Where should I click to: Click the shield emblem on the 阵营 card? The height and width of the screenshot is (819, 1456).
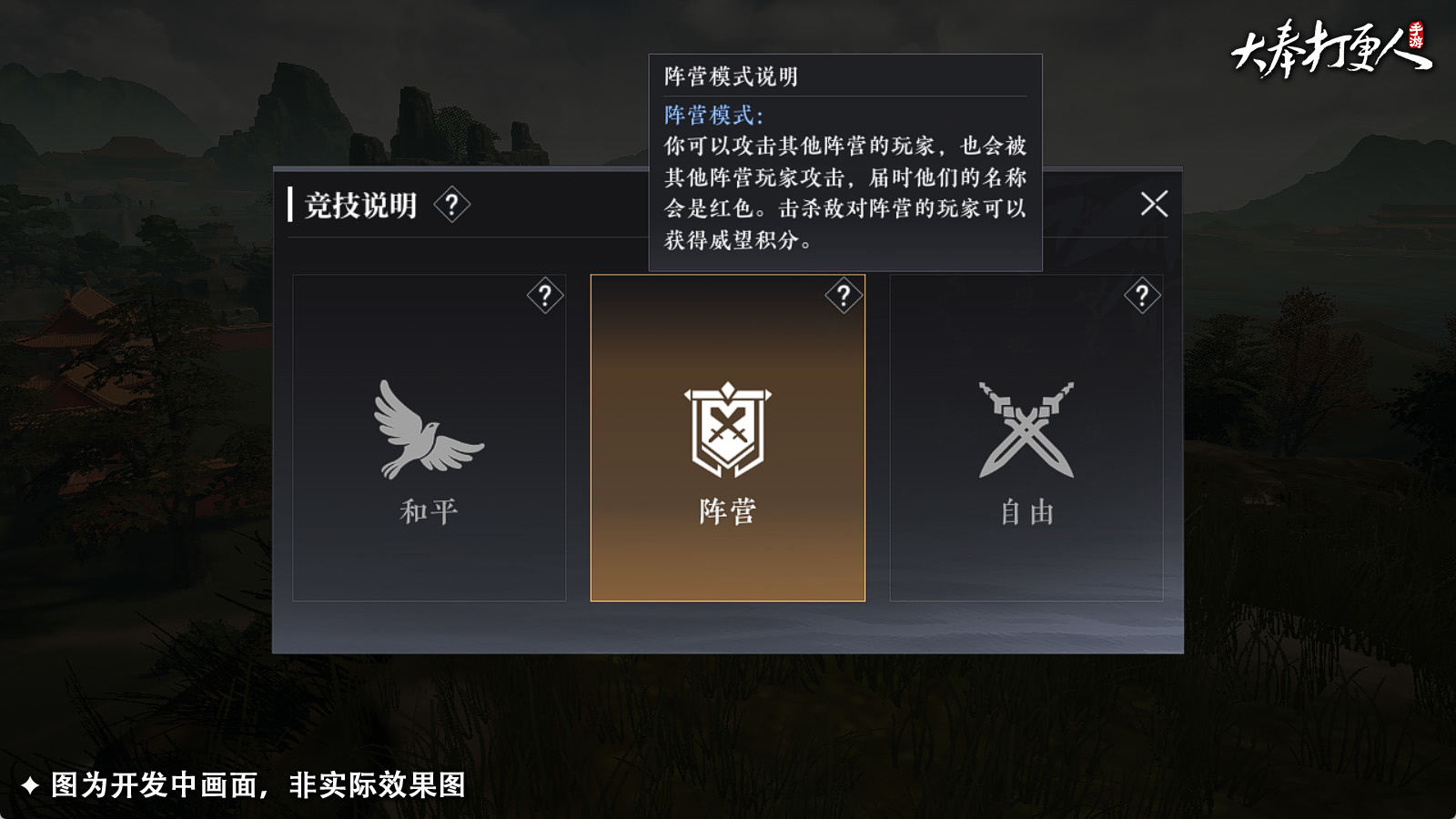tap(728, 428)
